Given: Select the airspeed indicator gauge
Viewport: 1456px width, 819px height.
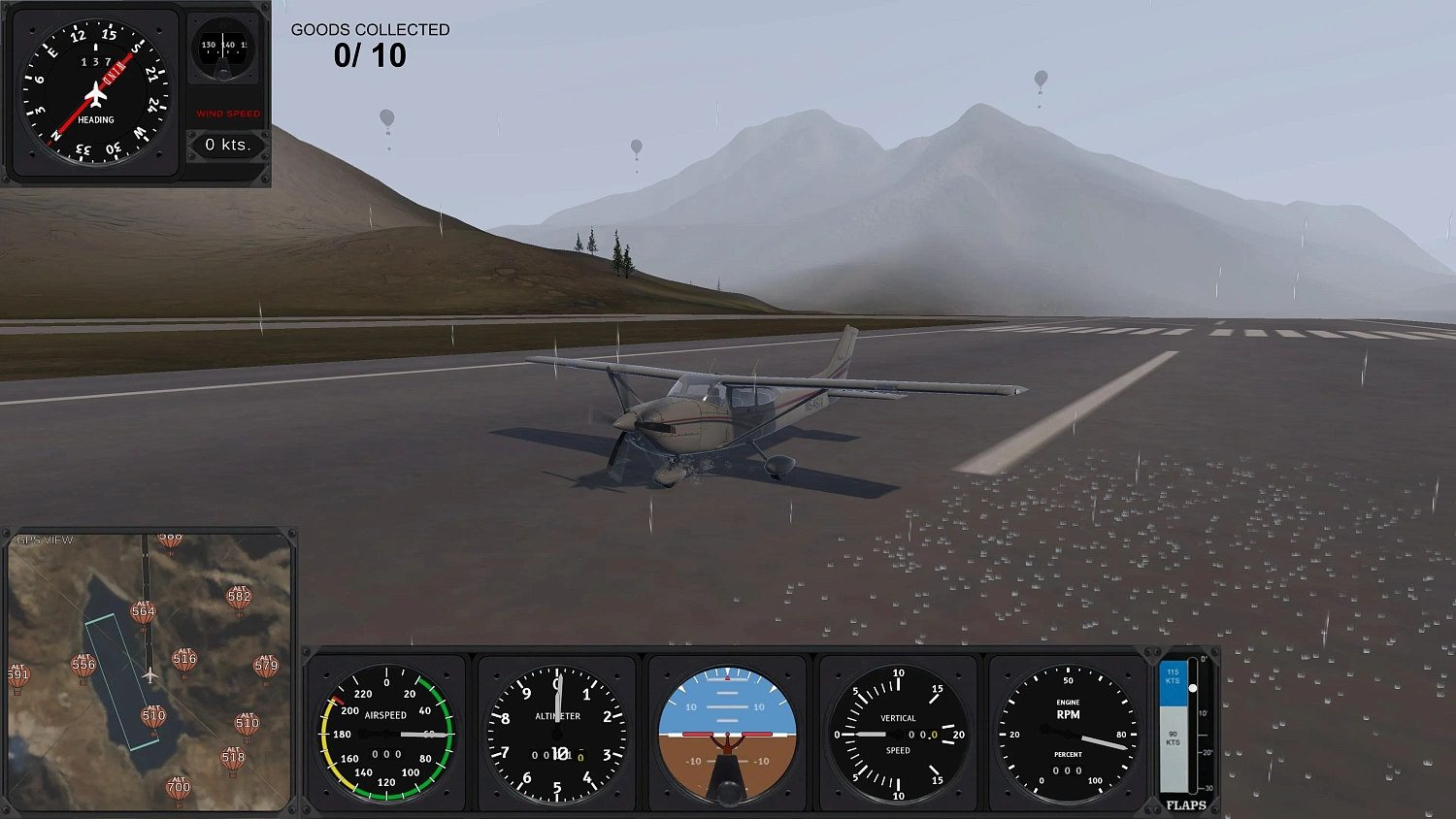Looking at the screenshot, I should tap(386, 733).
